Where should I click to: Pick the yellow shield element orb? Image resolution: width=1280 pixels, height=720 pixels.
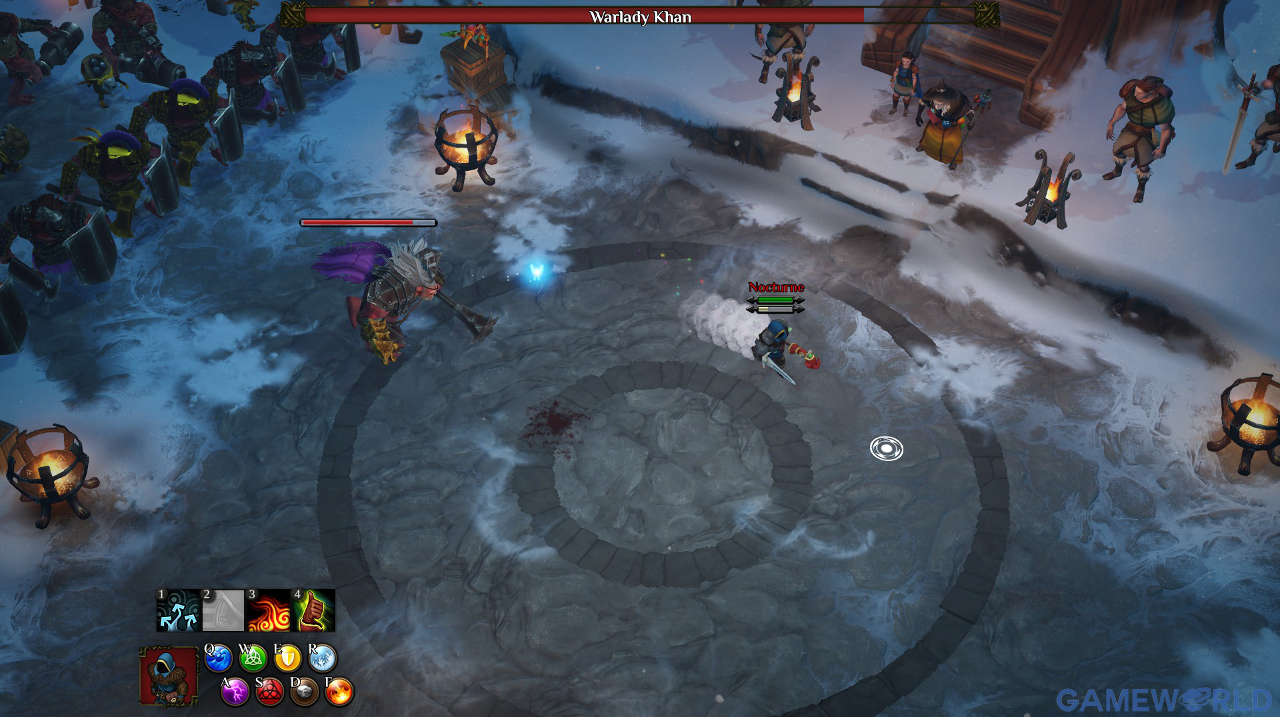288,658
